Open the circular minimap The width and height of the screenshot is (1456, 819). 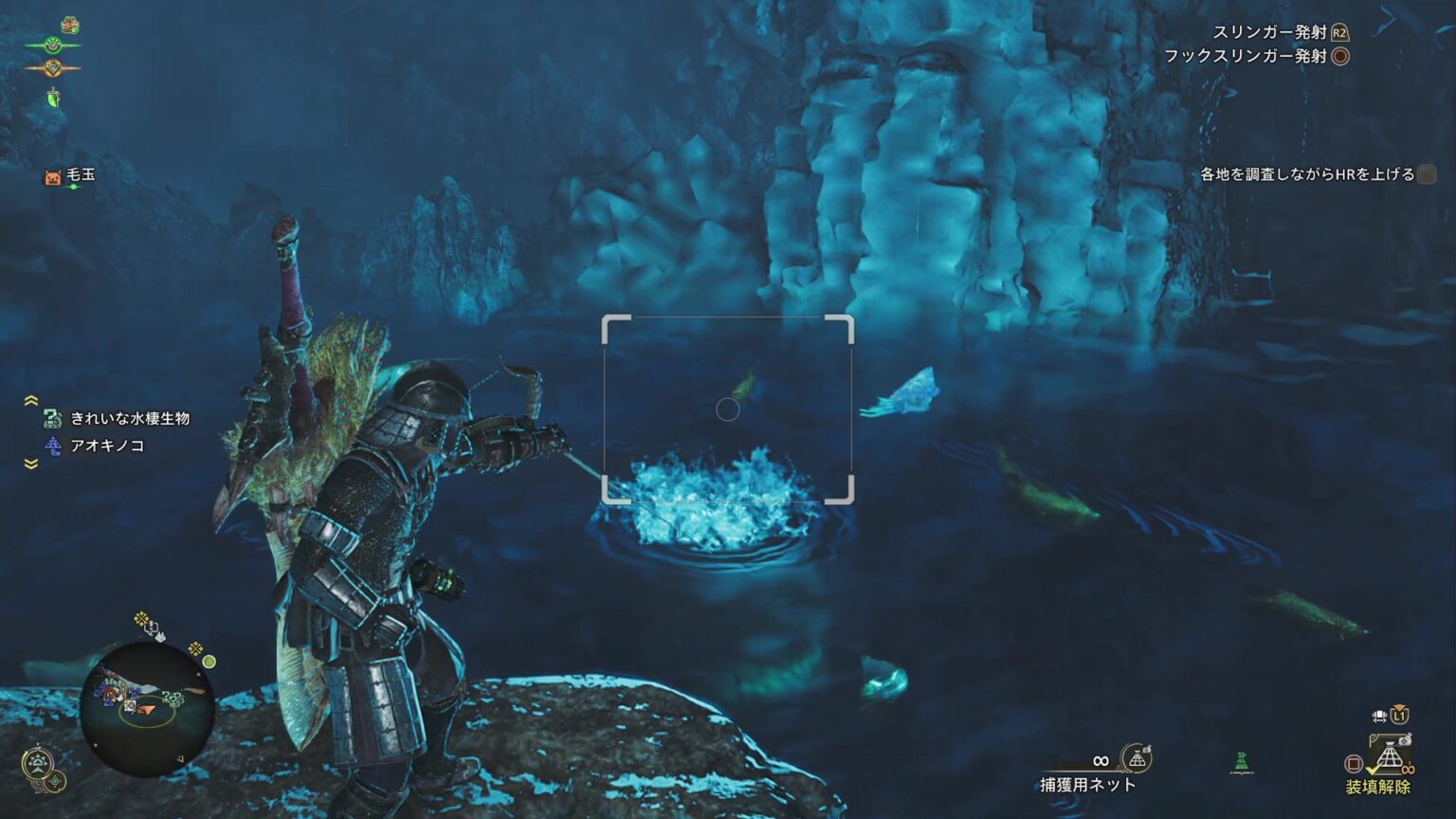[x=146, y=709]
